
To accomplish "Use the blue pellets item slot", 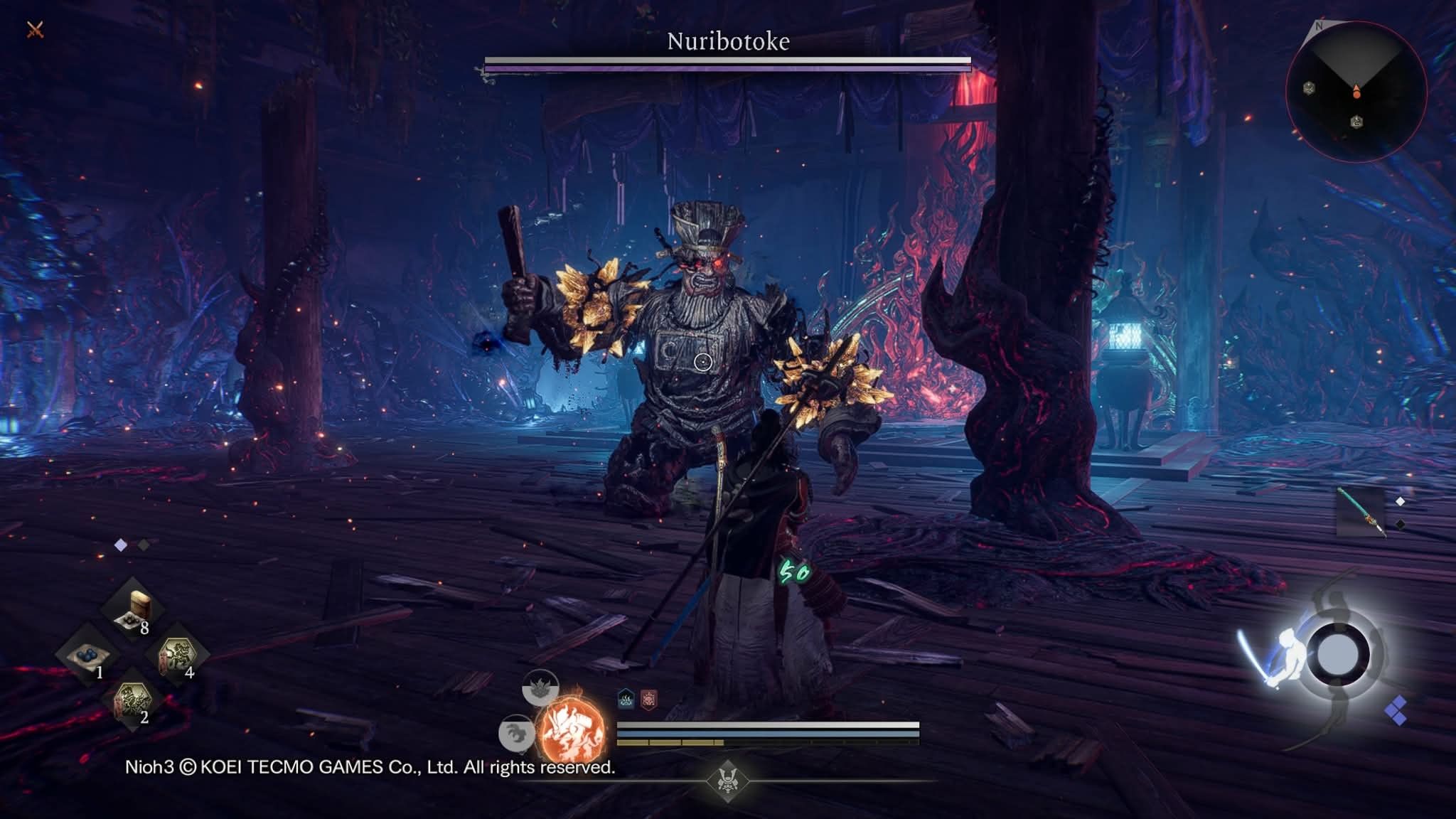I will click(x=88, y=654).
